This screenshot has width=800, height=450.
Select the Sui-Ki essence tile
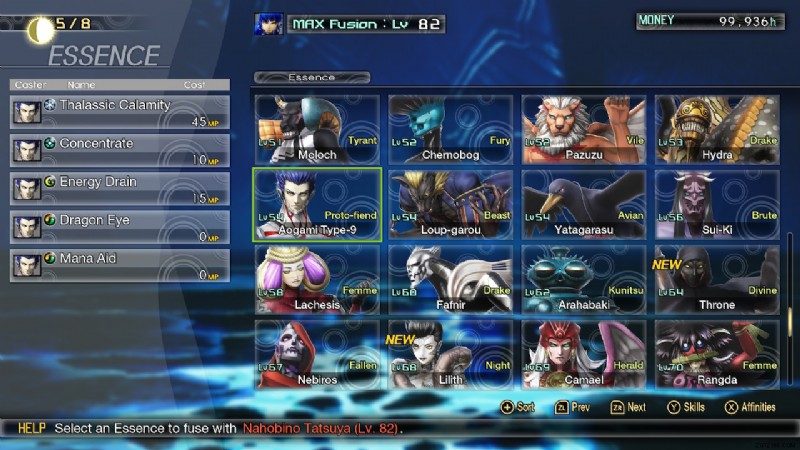(x=717, y=204)
